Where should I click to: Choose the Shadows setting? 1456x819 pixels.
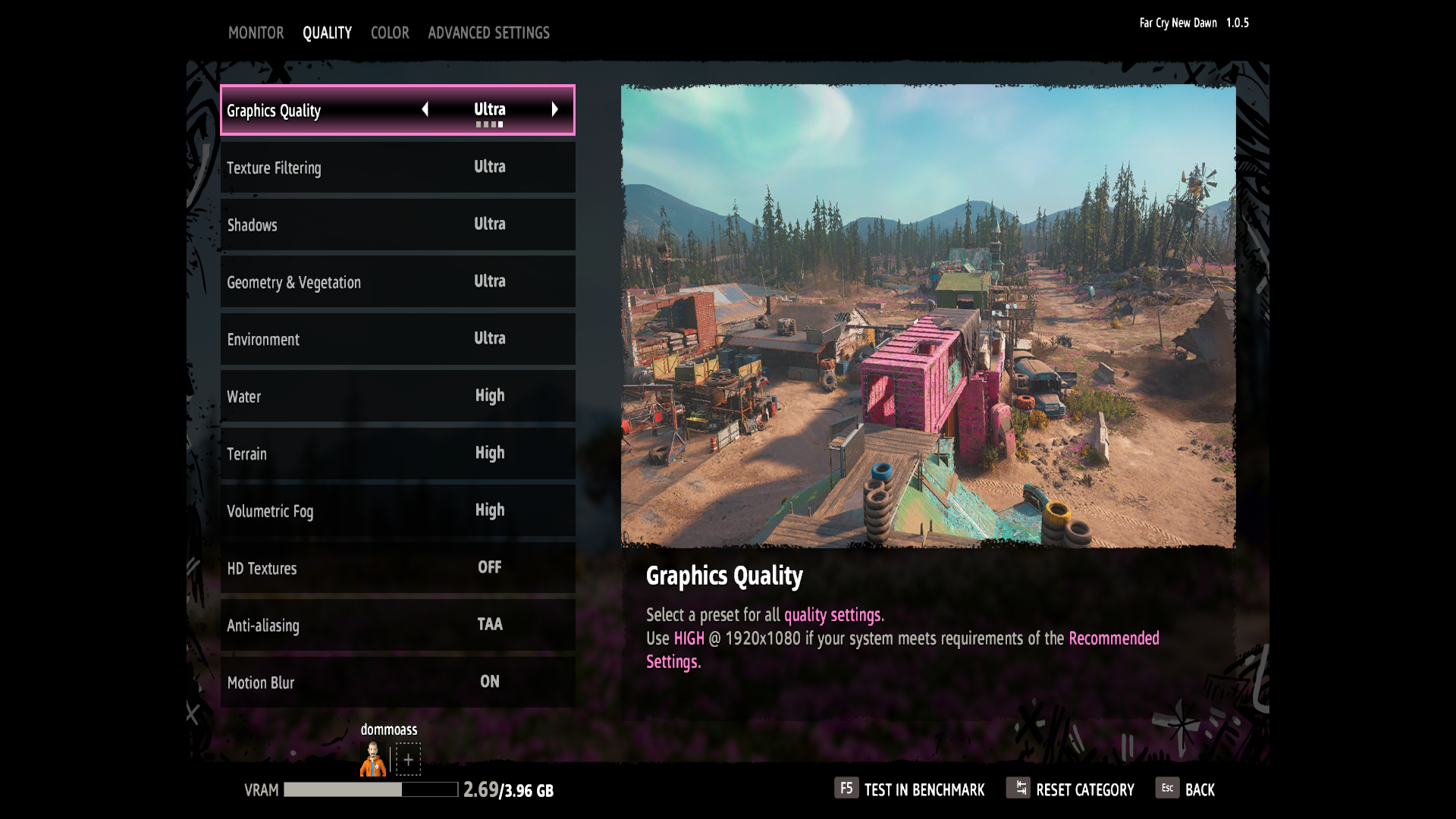click(397, 224)
